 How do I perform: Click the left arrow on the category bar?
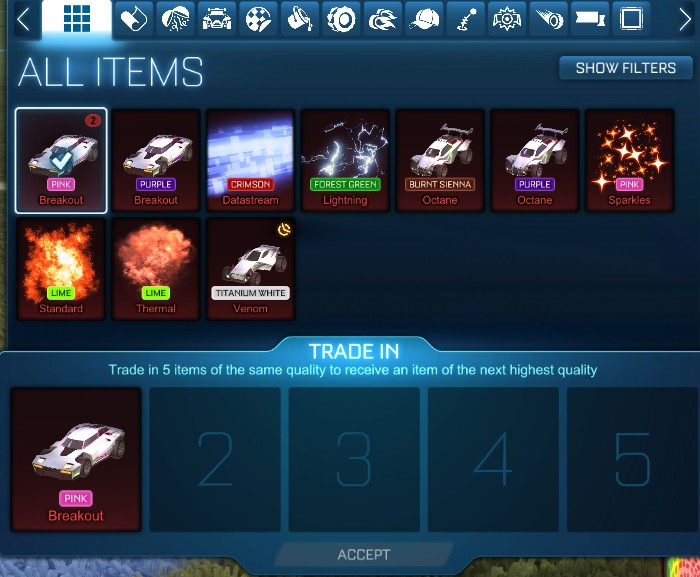coord(22,20)
